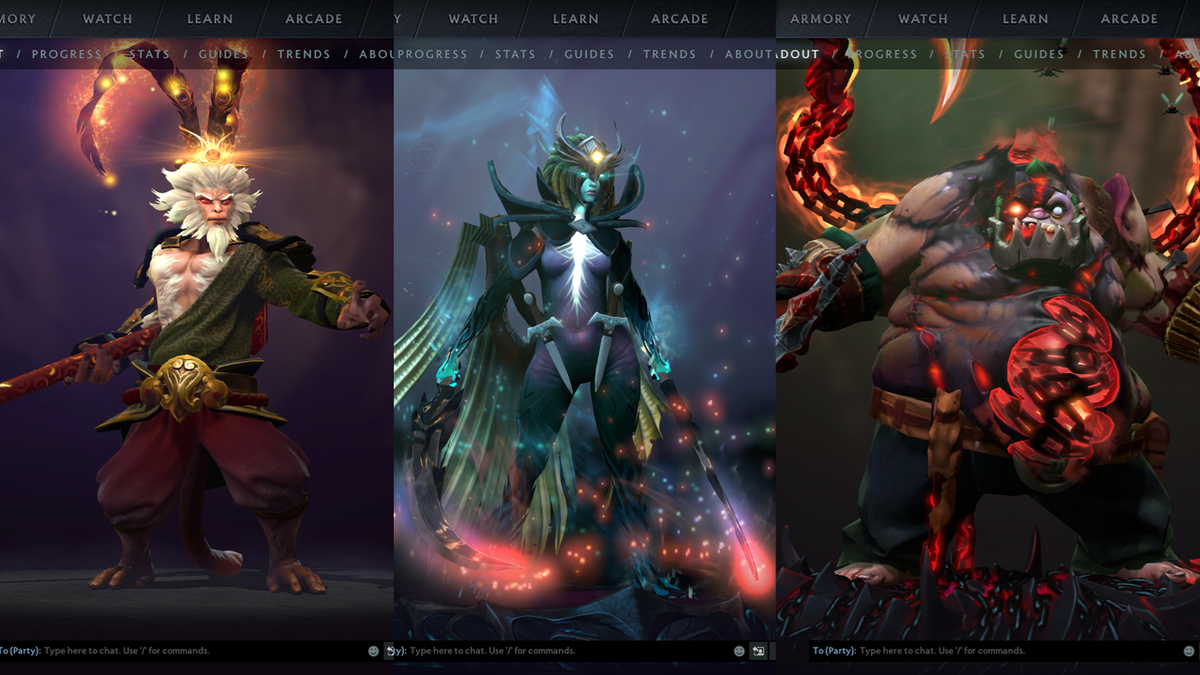Open the WATCH tab above Monkey King
This screenshot has height=675, width=1200.
click(x=107, y=18)
